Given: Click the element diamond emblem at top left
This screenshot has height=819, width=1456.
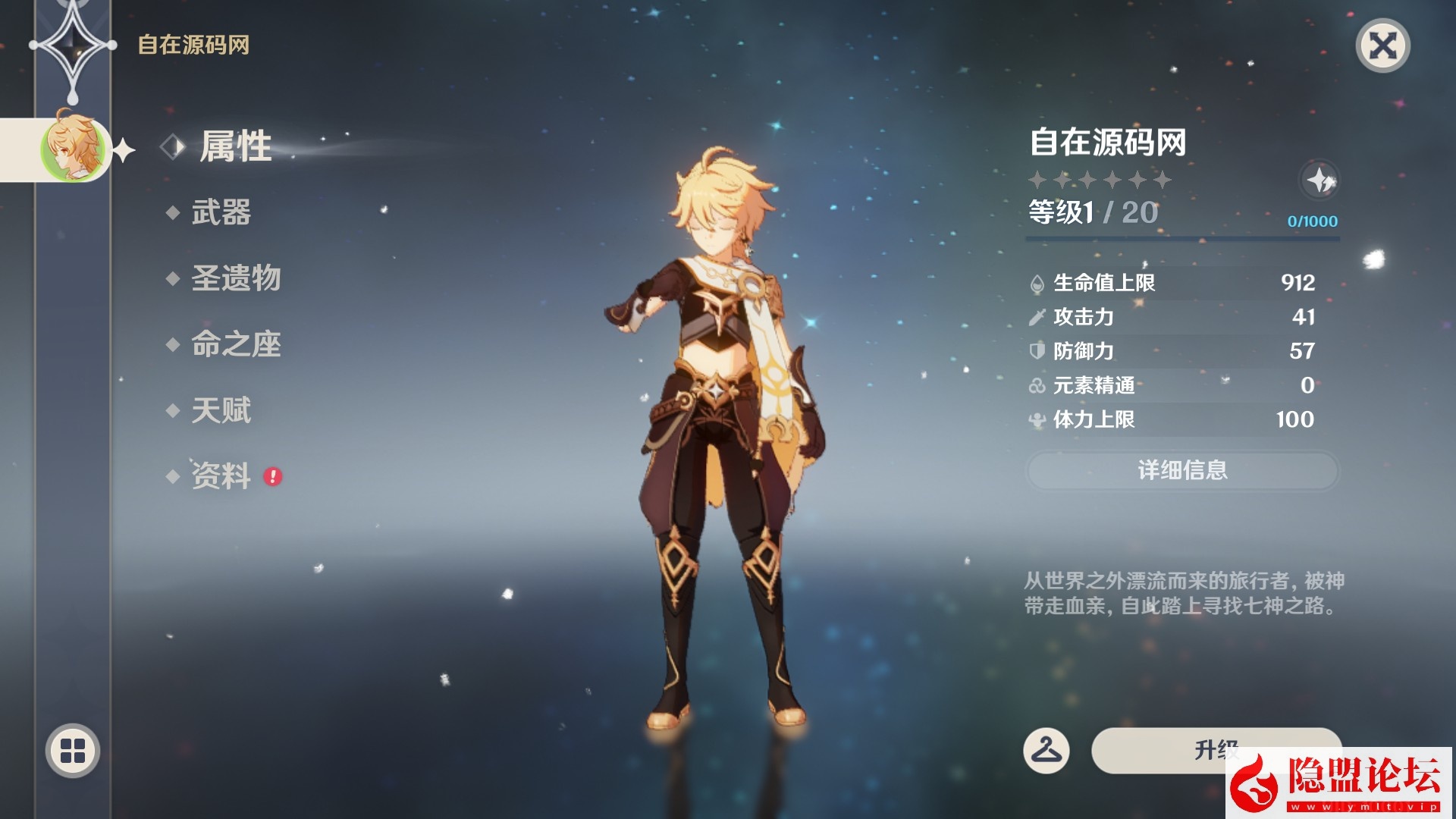Looking at the screenshot, I should coord(73,45).
